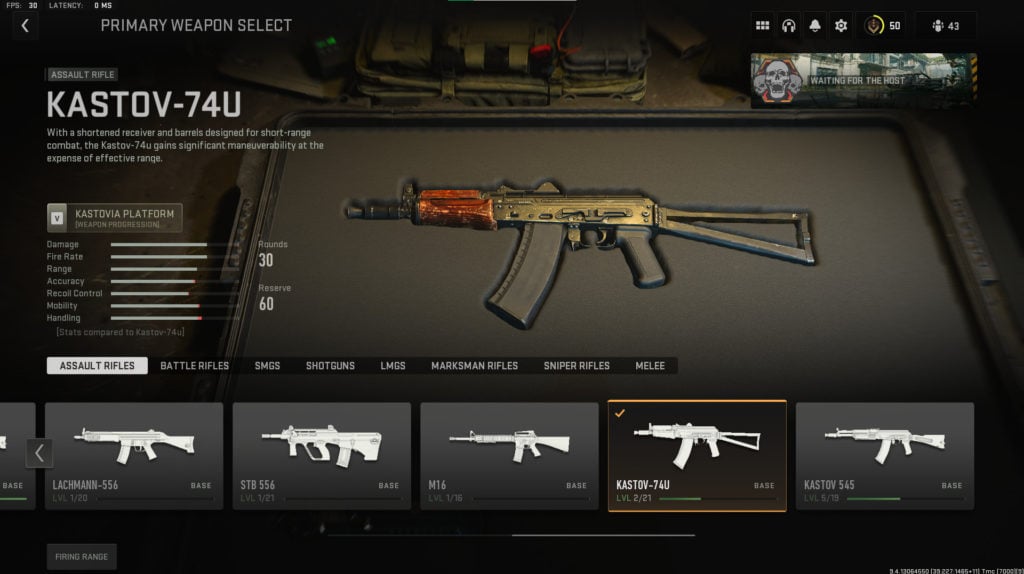Select the M16 weapon tile

pos(509,455)
